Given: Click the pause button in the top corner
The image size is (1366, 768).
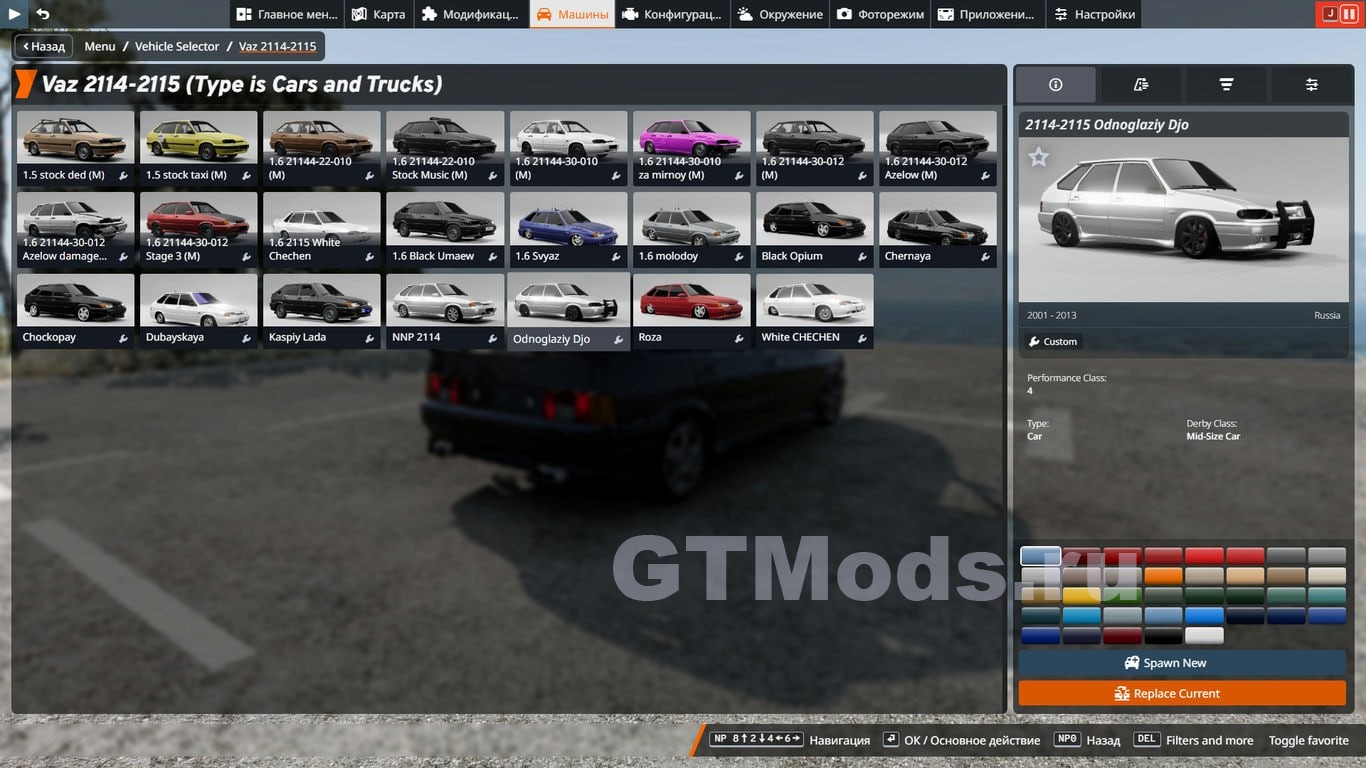Looking at the screenshot, I should 1347,14.
